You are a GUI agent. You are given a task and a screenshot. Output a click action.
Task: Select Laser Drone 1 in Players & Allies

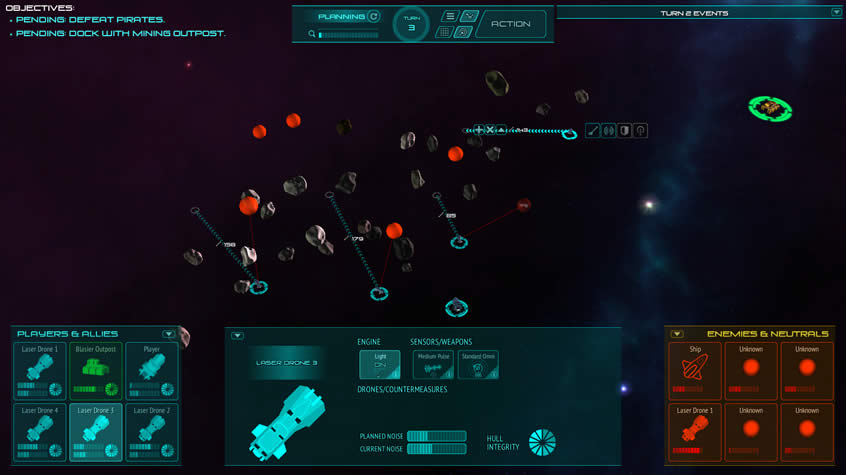[x=40, y=371]
